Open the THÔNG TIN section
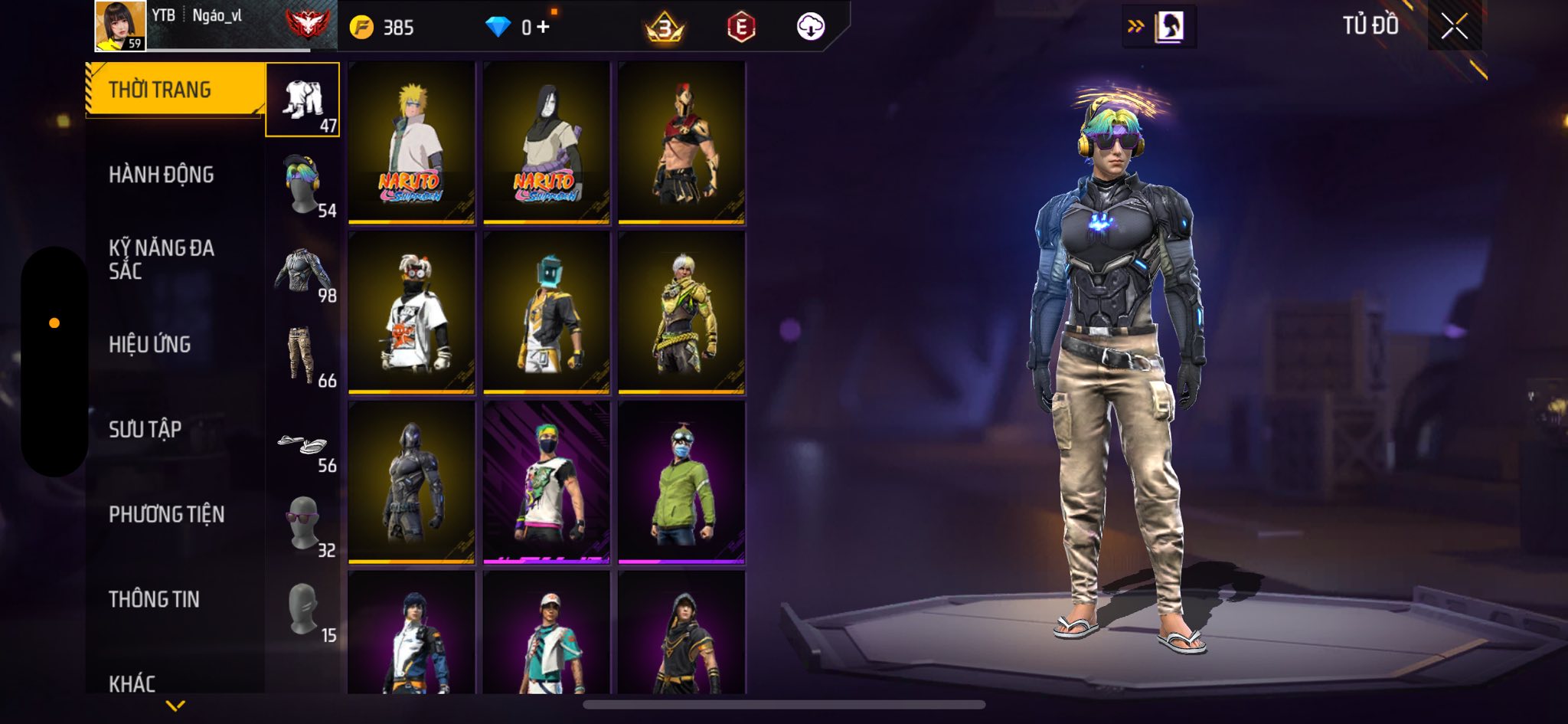Viewport: 1568px width, 724px height. (154, 599)
